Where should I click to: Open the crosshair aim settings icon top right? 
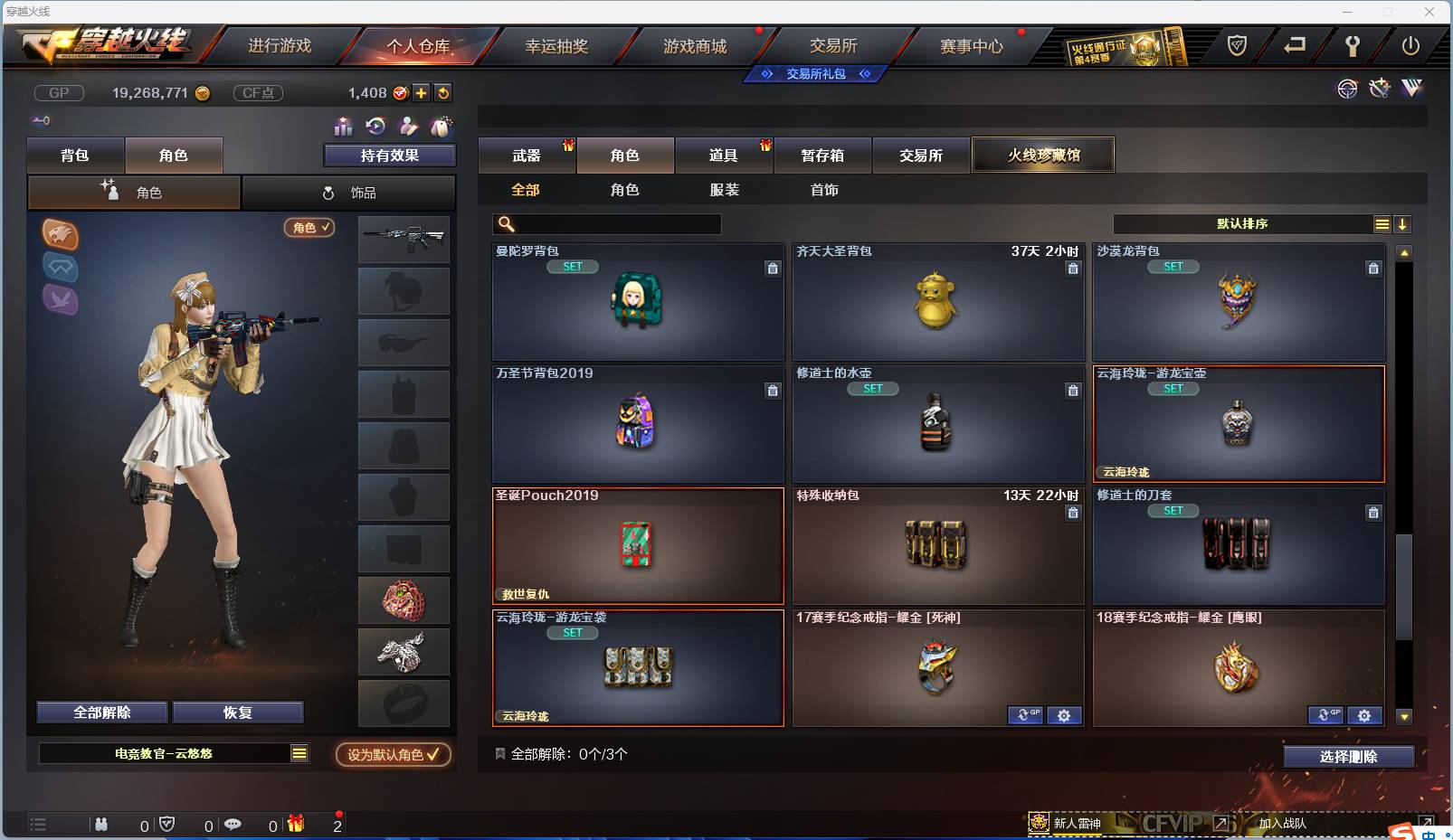(x=1347, y=89)
